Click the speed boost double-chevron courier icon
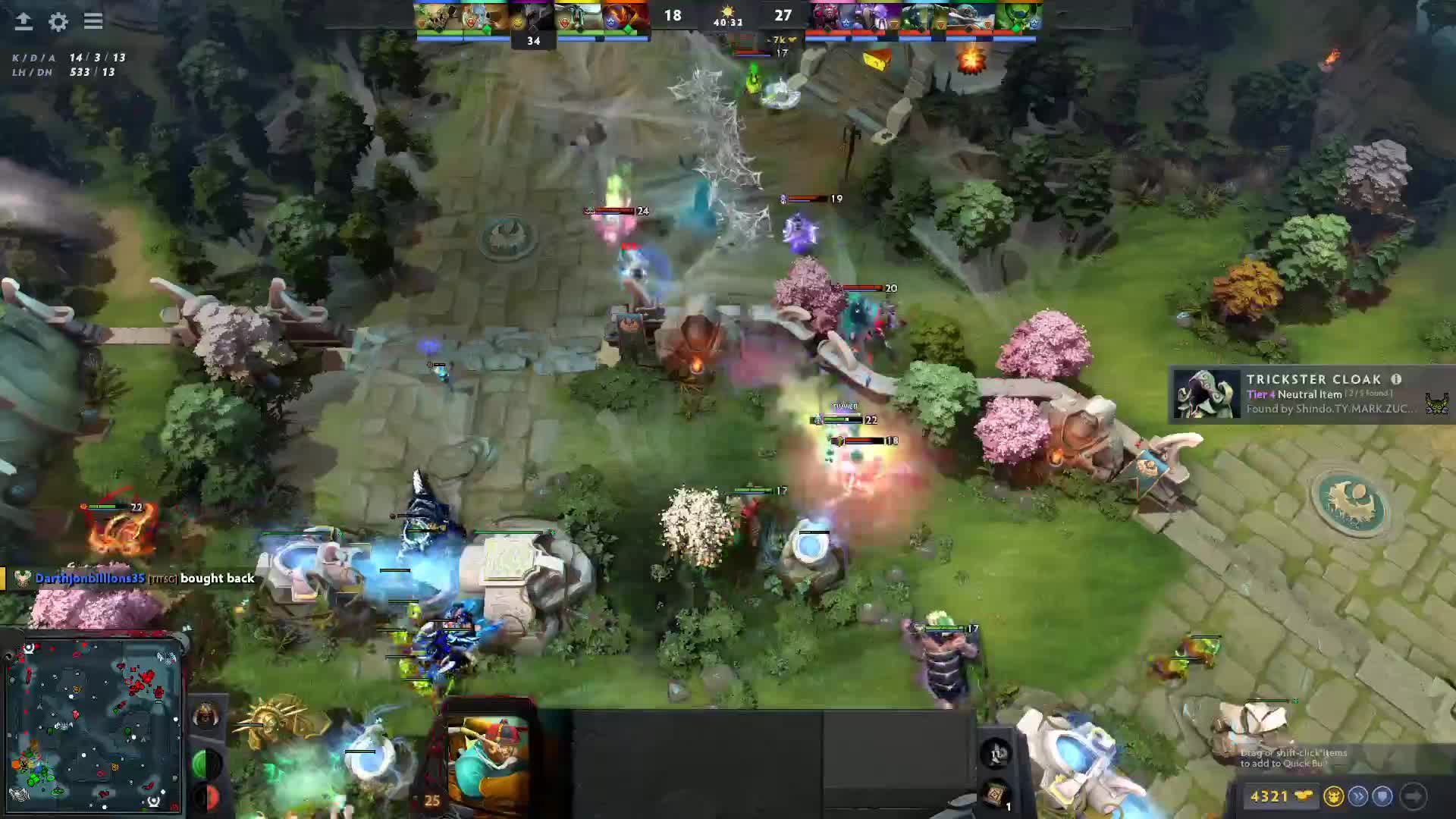This screenshot has height=819, width=1456. click(x=1359, y=796)
